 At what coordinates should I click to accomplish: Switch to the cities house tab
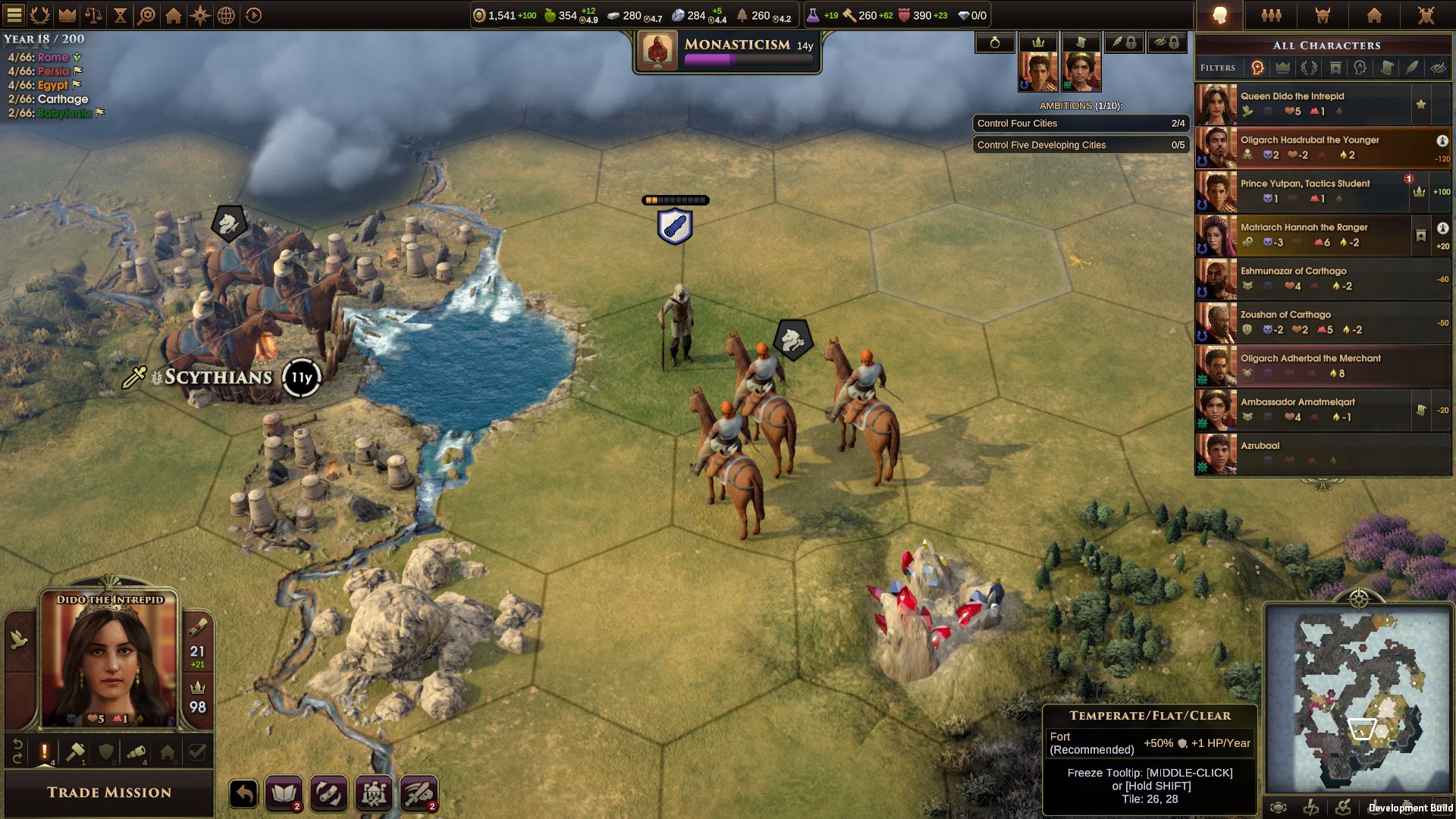1374,14
